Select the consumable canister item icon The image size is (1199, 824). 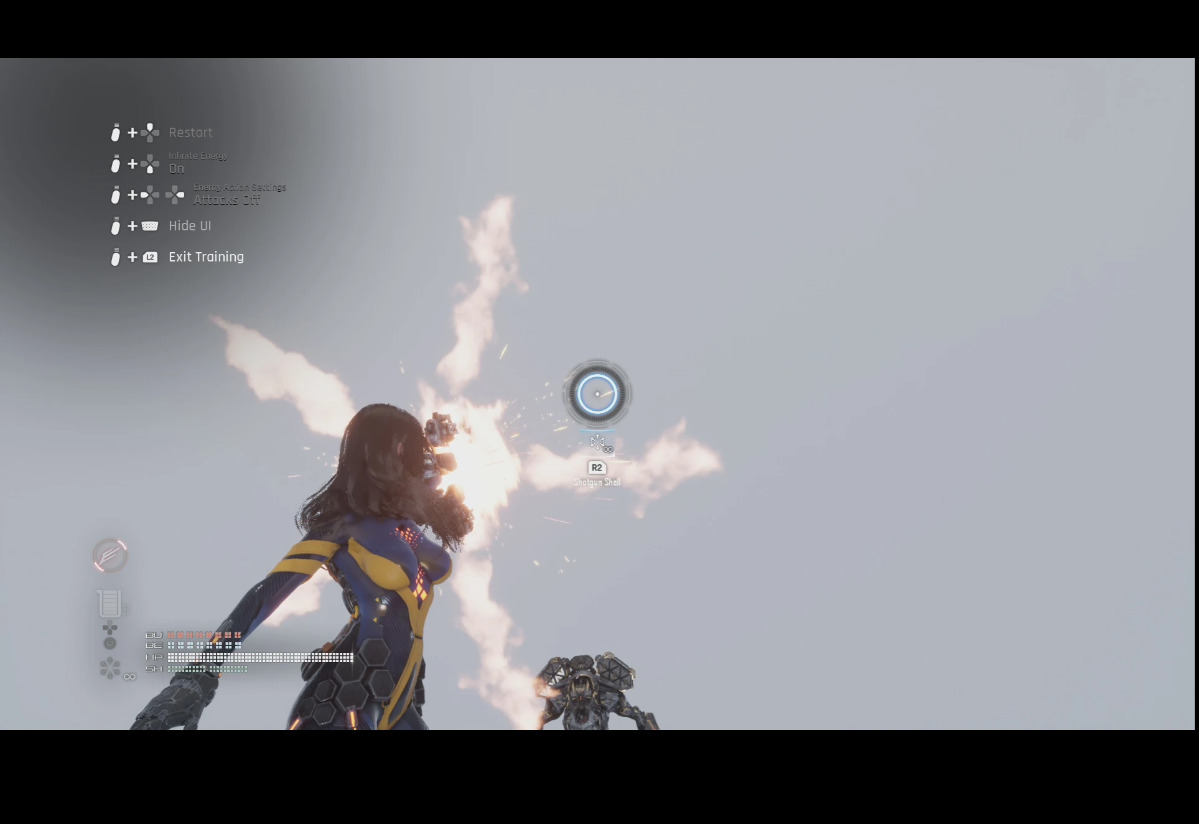tap(110, 603)
